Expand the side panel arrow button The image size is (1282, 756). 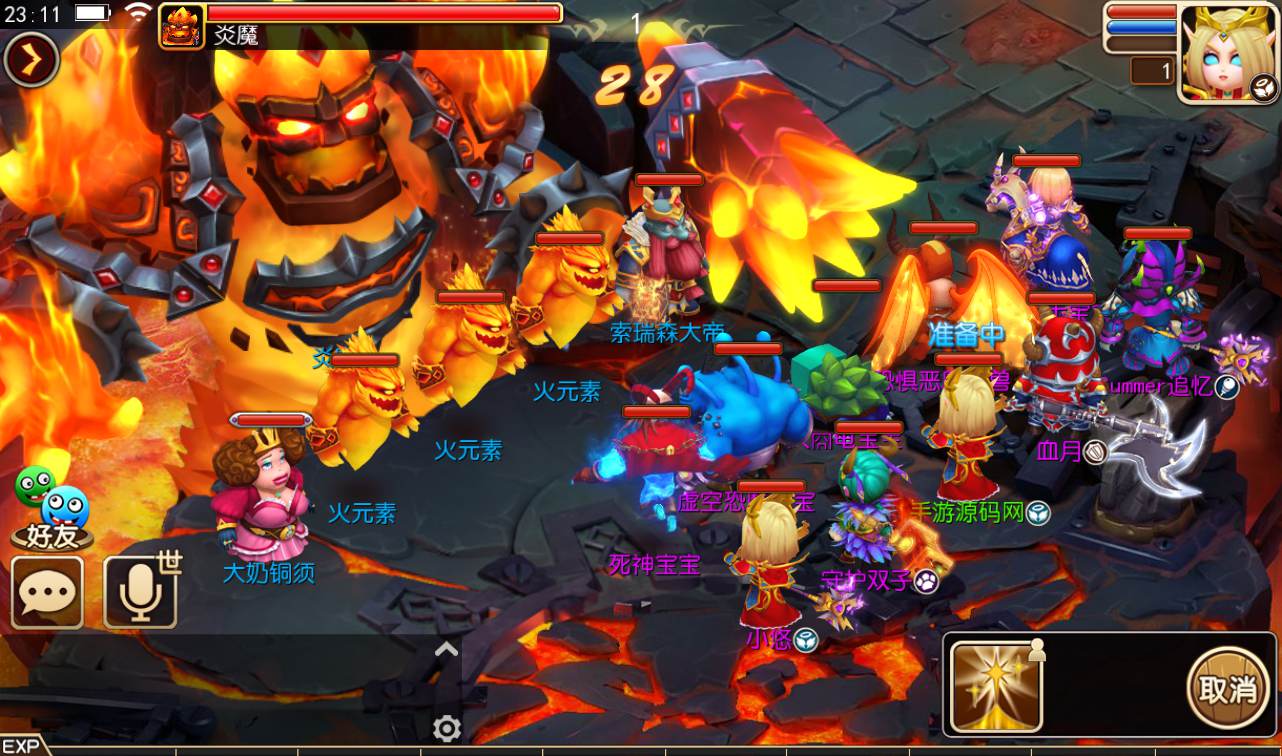click(31, 61)
